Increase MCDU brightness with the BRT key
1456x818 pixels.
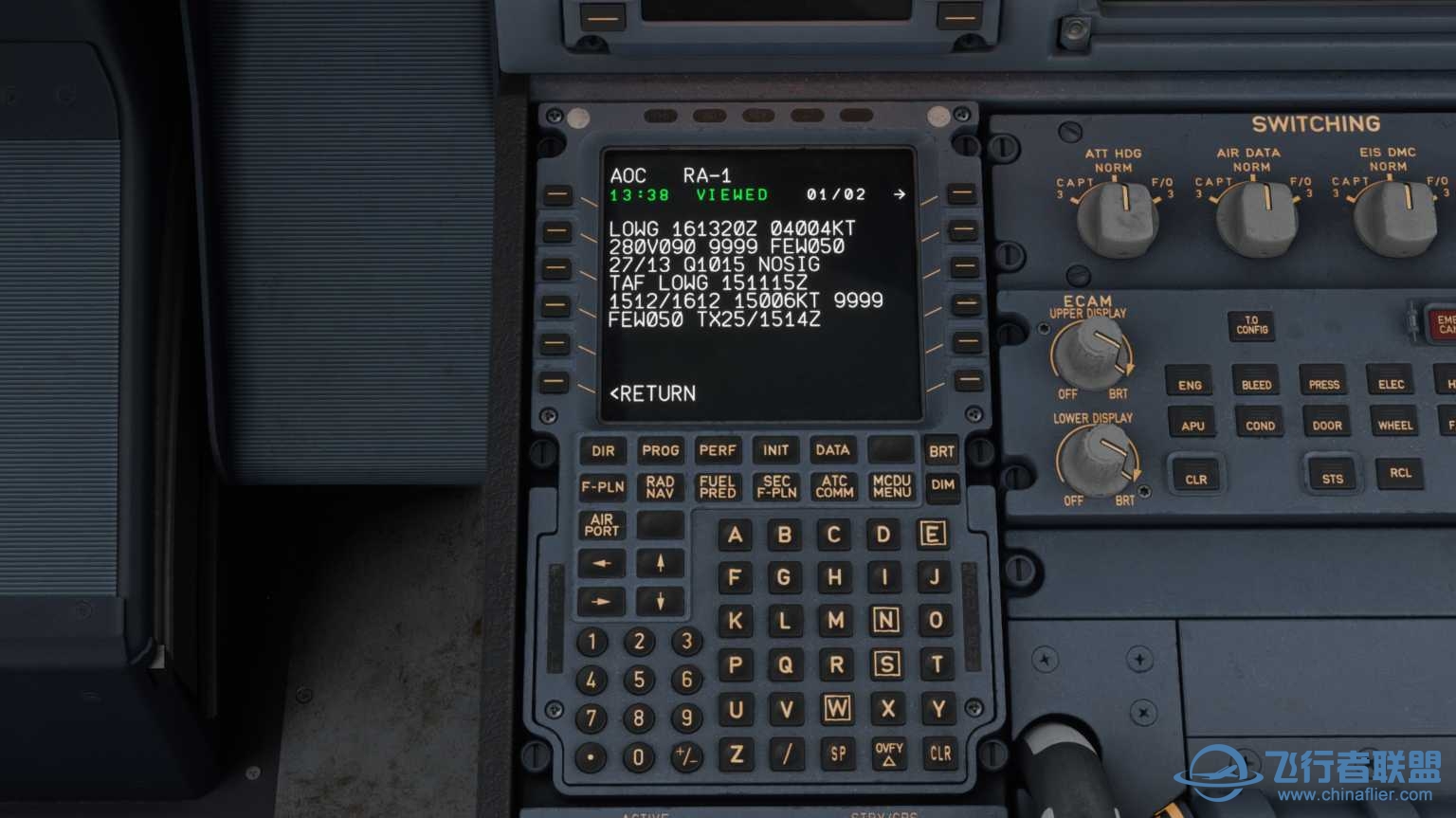pos(941,451)
